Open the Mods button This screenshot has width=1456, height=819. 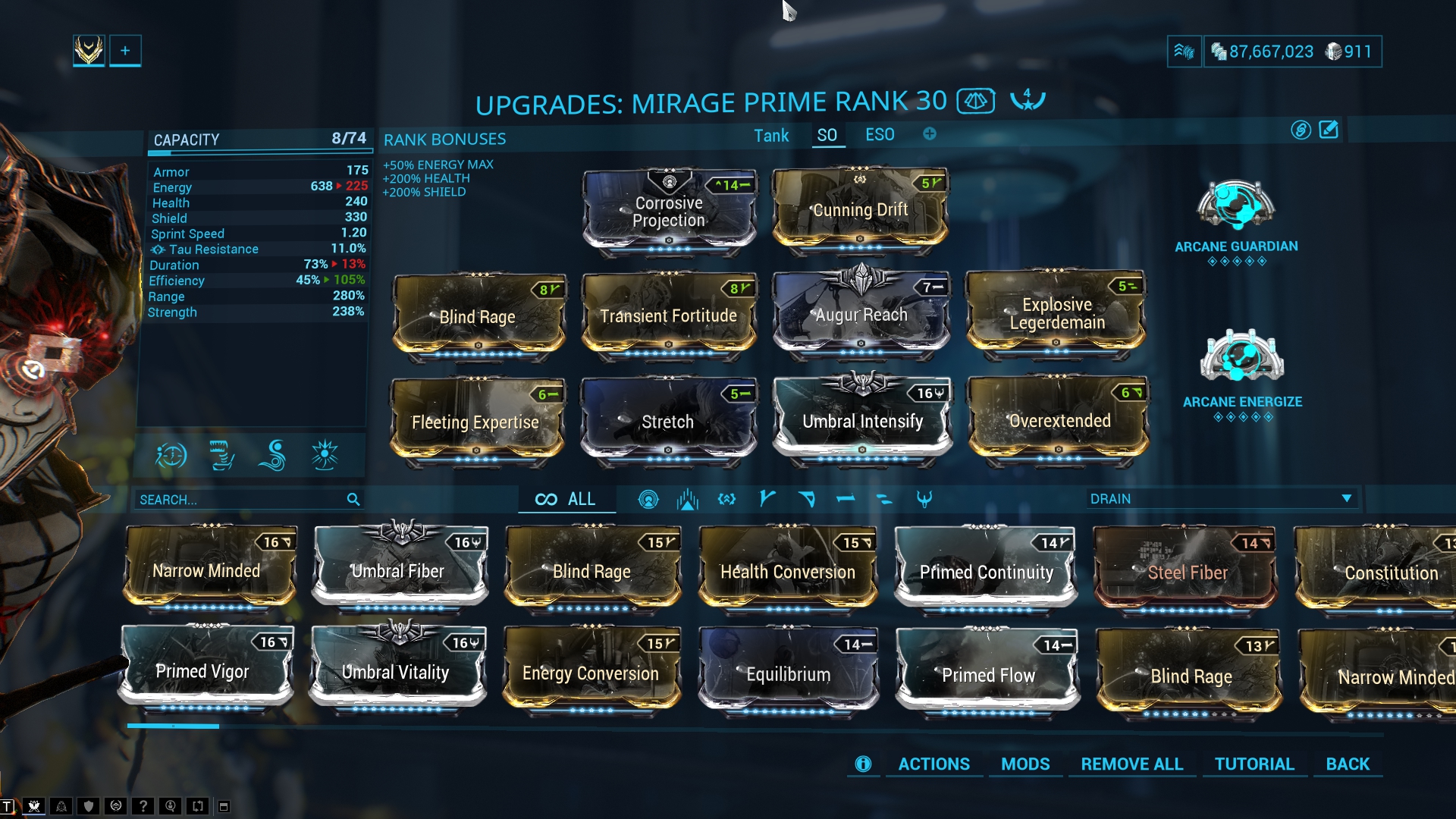(1025, 764)
